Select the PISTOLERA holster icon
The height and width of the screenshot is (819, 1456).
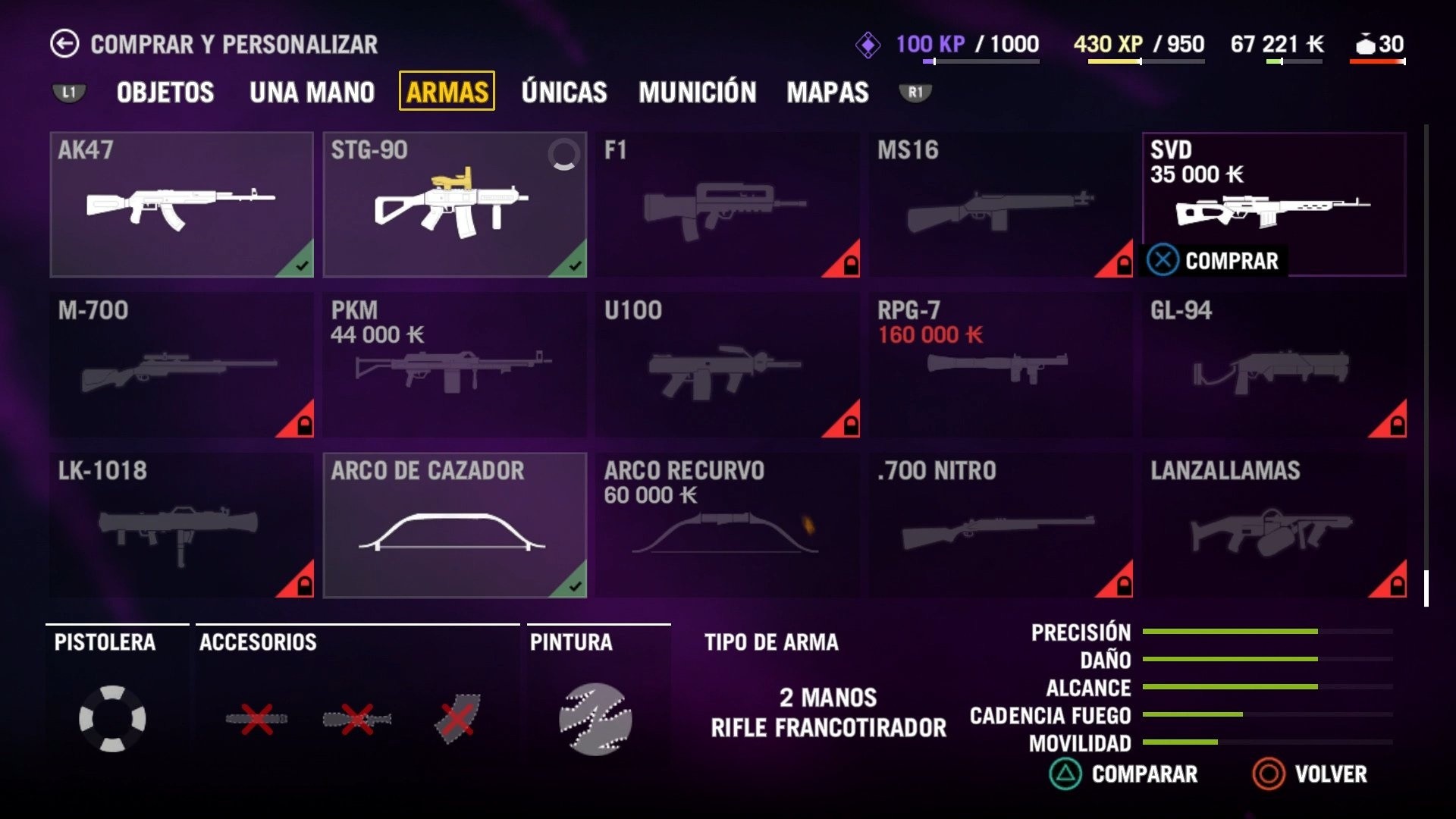pos(114,717)
